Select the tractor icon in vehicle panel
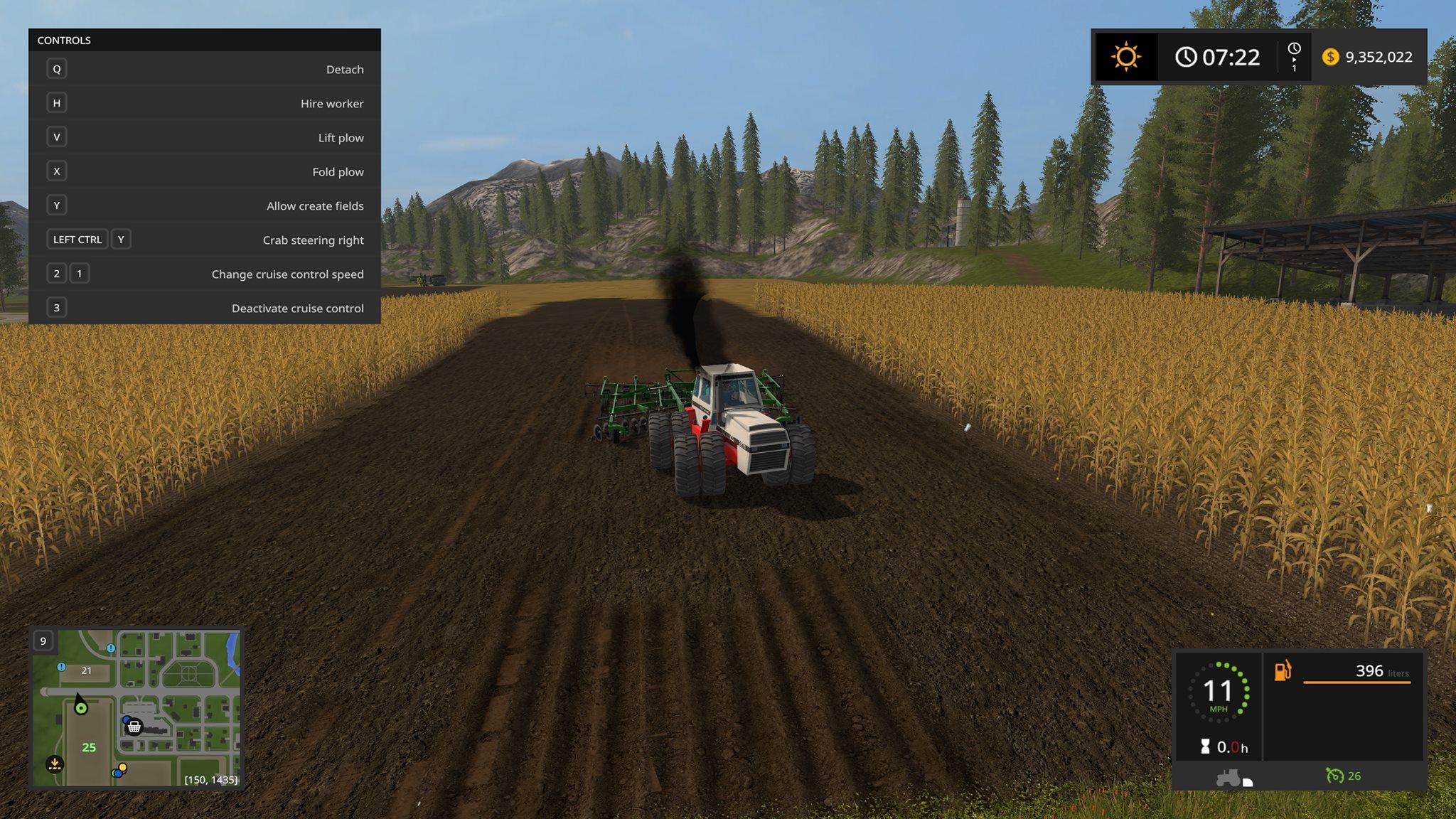 click(x=1228, y=778)
